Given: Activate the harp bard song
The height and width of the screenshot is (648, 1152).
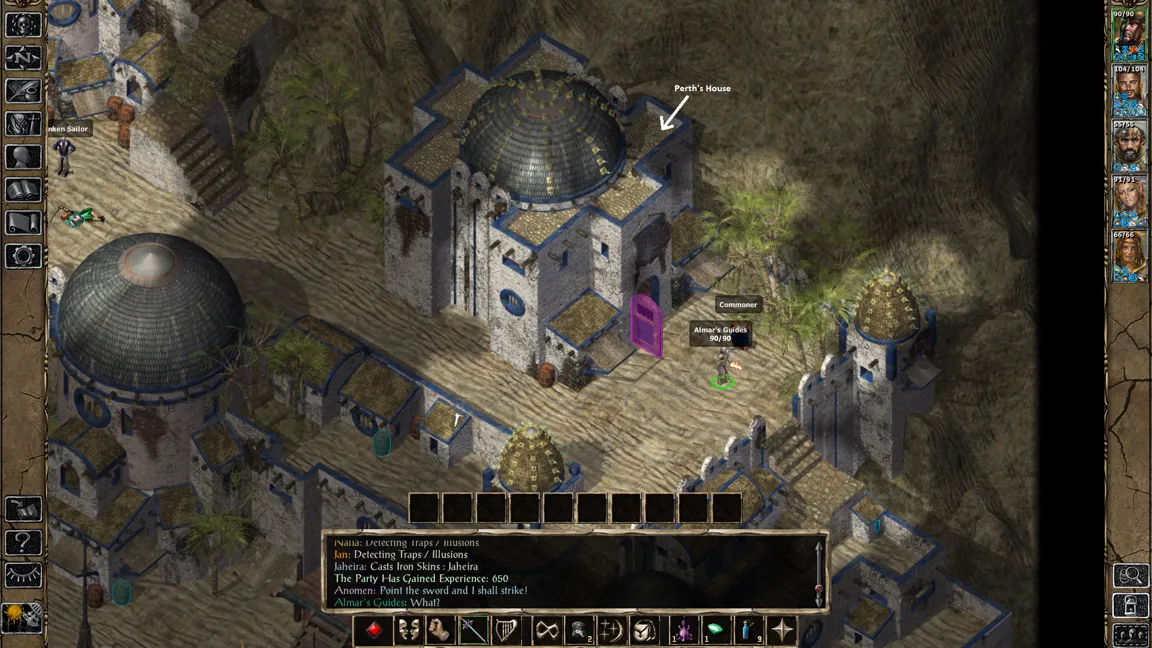Looking at the screenshot, I should (507, 630).
